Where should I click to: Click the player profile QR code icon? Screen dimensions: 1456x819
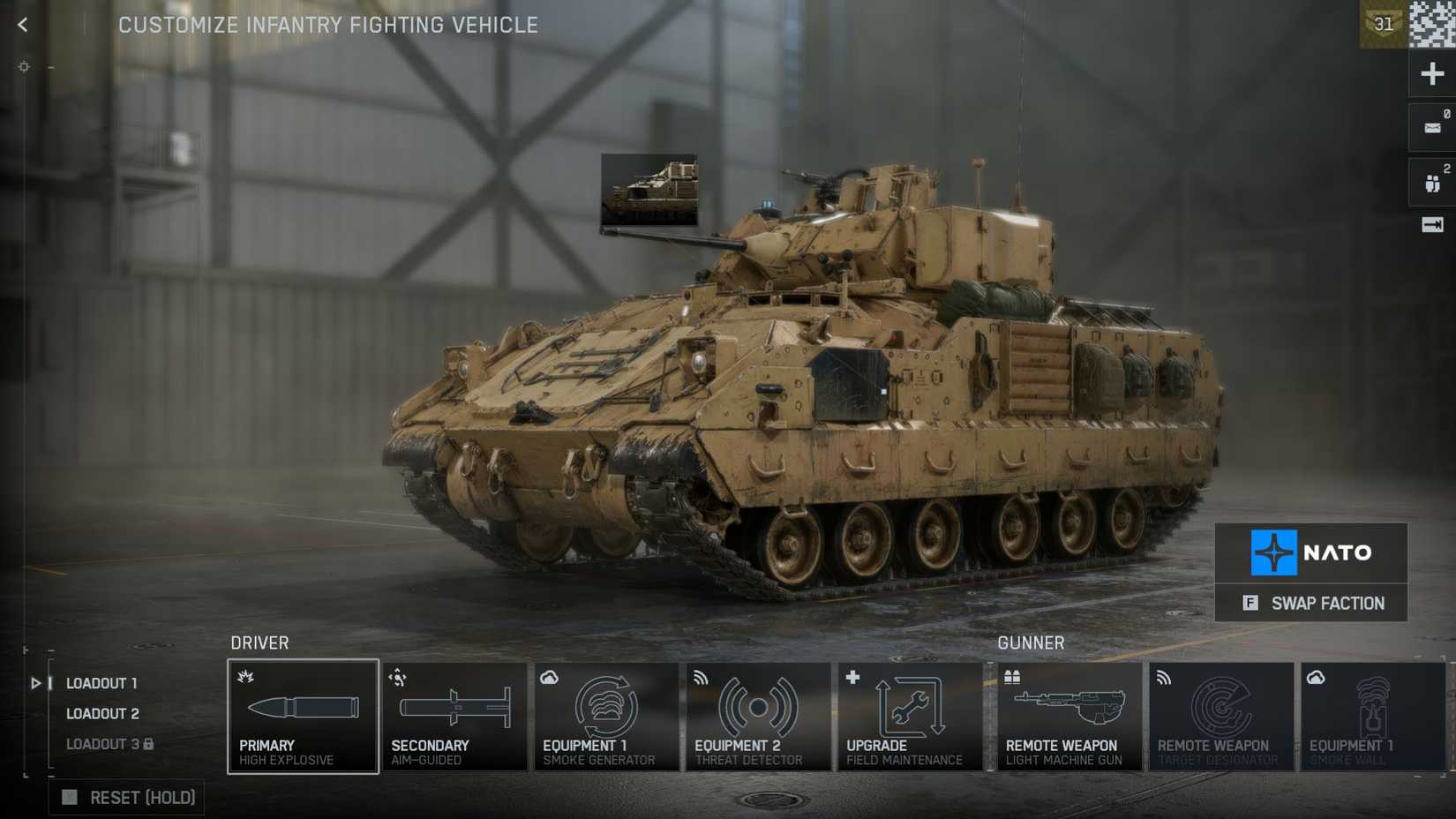pyautogui.click(x=1430, y=24)
